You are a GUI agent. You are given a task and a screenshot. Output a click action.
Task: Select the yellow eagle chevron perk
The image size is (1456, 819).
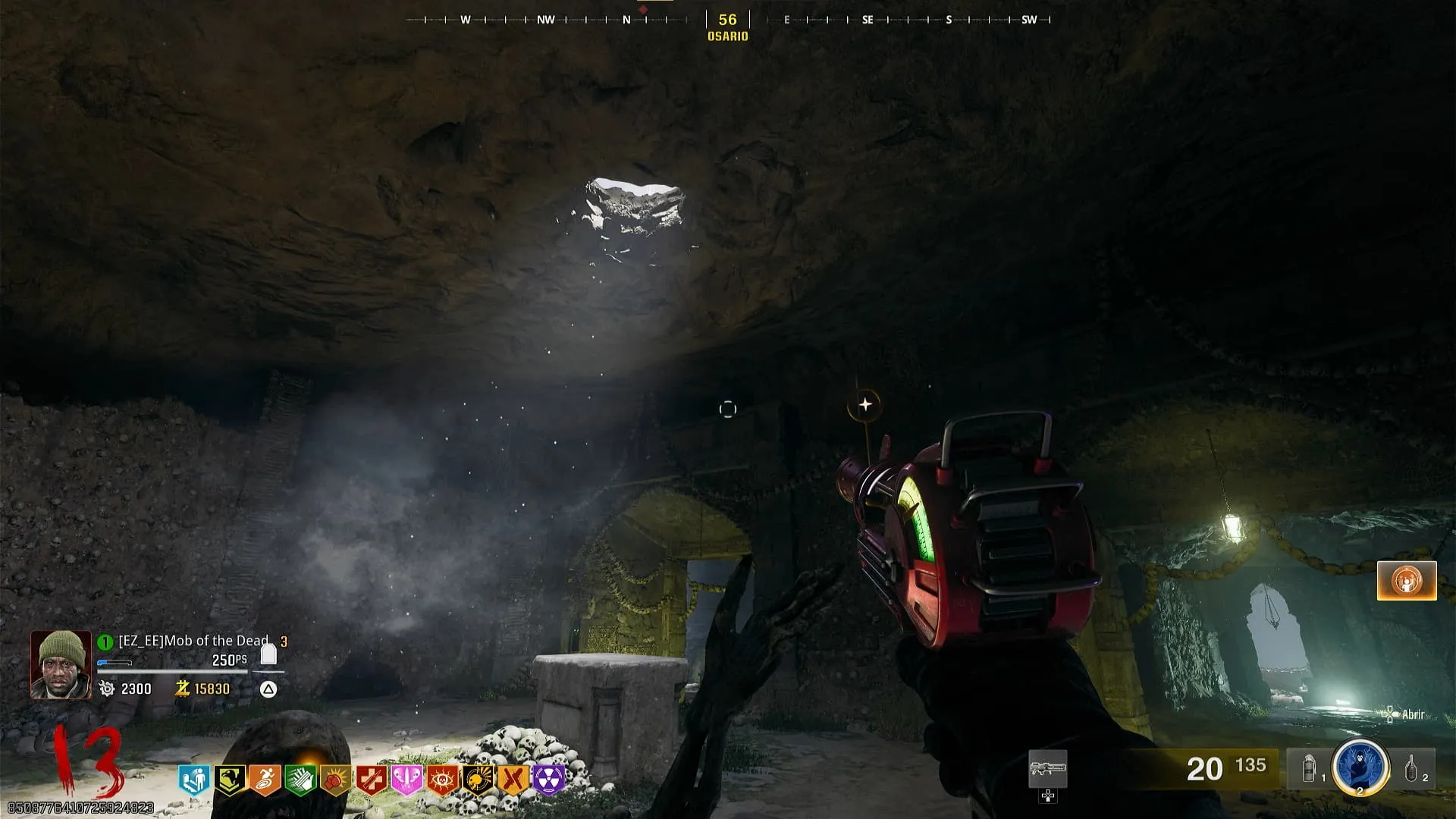pos(228,779)
